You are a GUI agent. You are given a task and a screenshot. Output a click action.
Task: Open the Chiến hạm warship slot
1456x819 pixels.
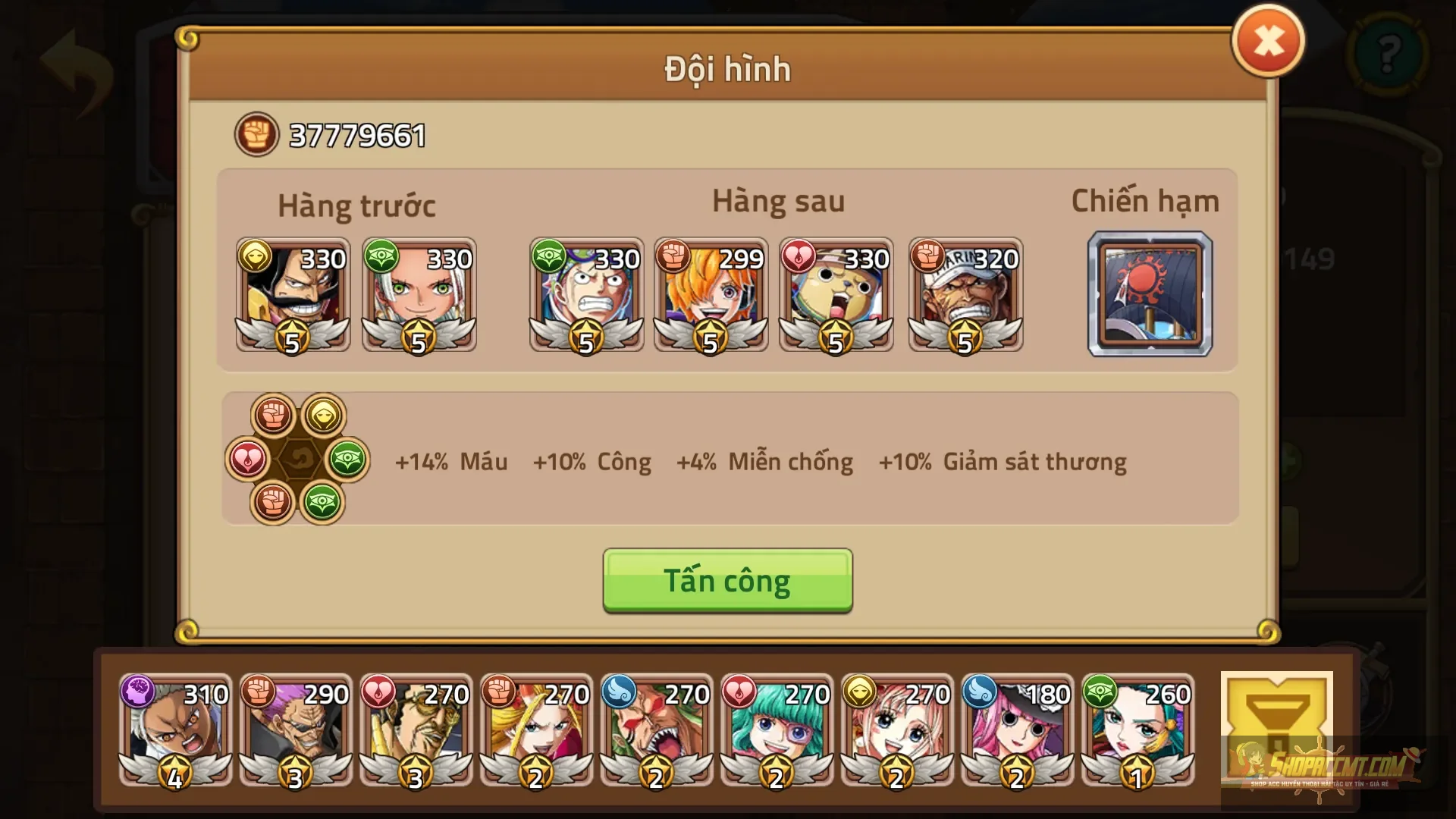tap(1150, 296)
